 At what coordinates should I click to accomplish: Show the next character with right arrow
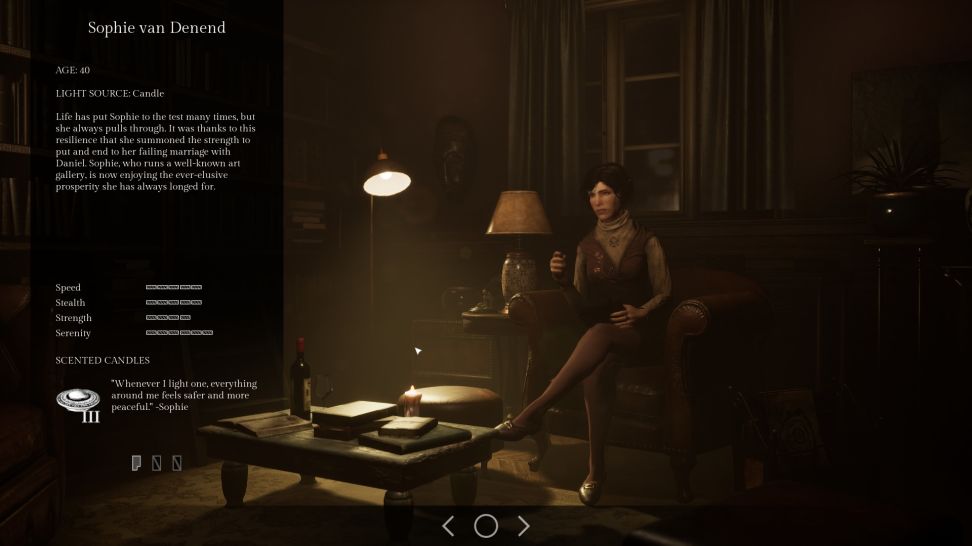(x=523, y=526)
